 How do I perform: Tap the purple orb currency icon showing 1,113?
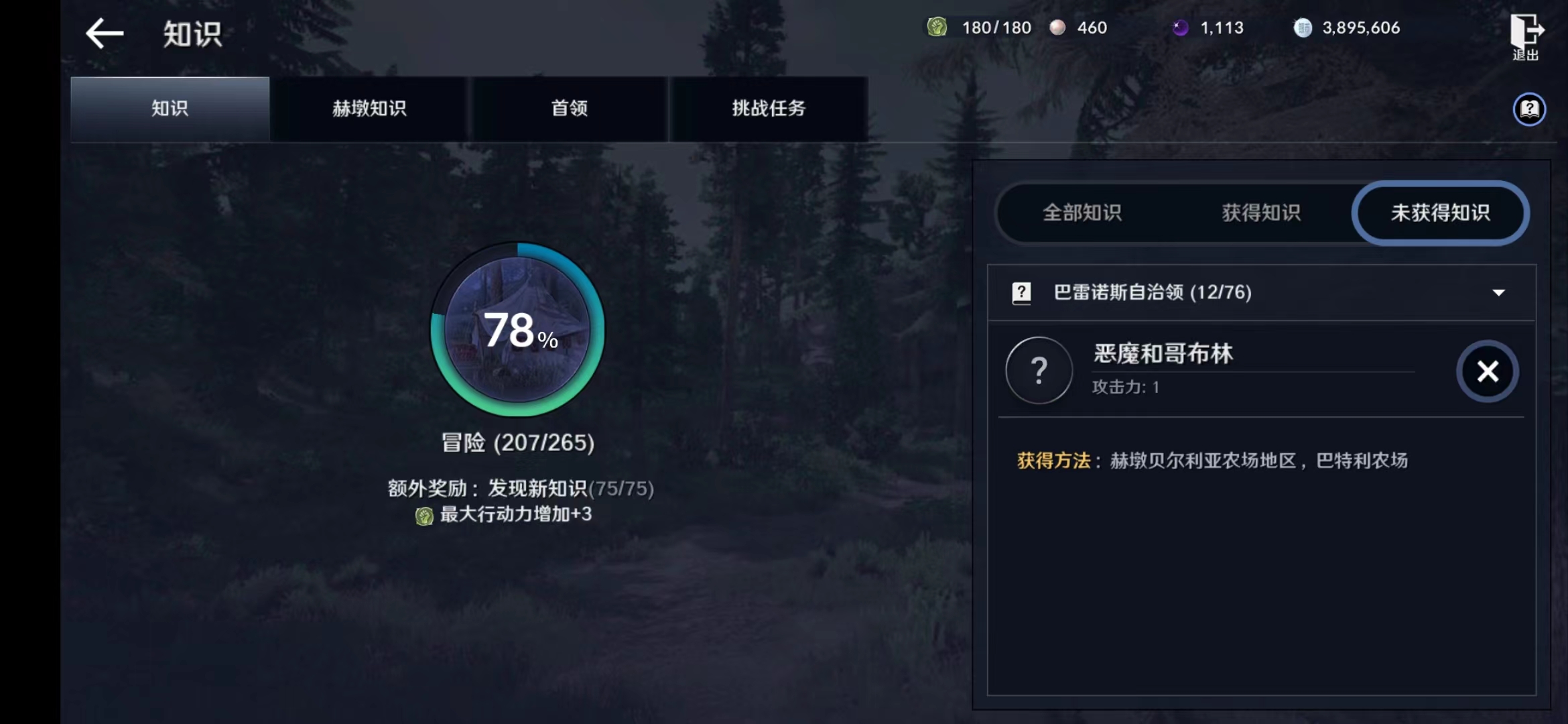pos(1181,28)
